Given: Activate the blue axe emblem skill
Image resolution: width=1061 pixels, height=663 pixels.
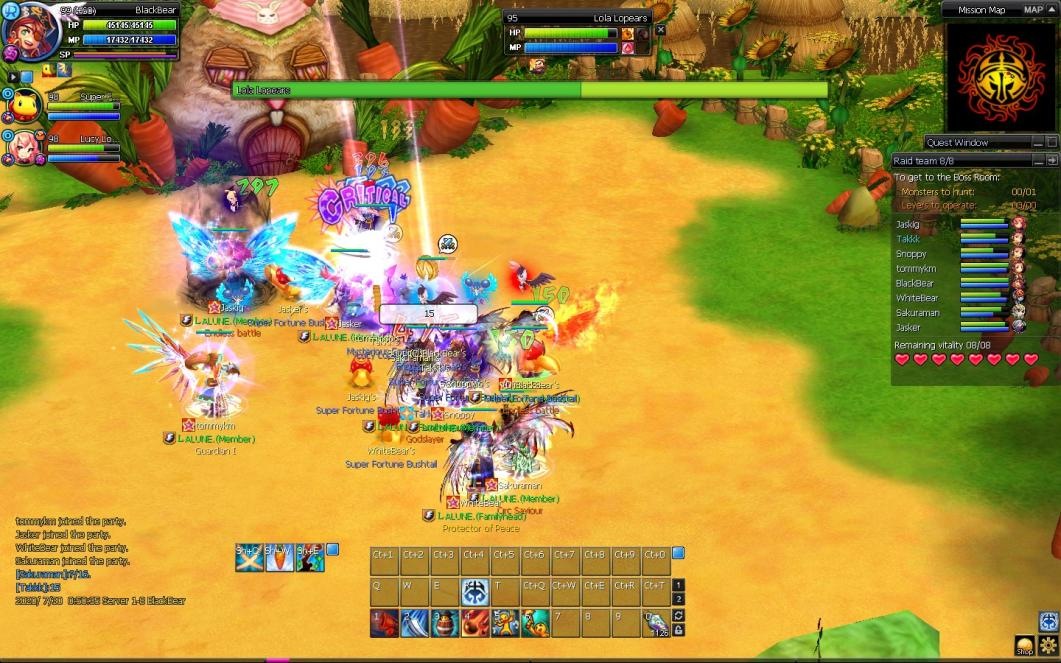Looking at the screenshot, I should point(475,592).
